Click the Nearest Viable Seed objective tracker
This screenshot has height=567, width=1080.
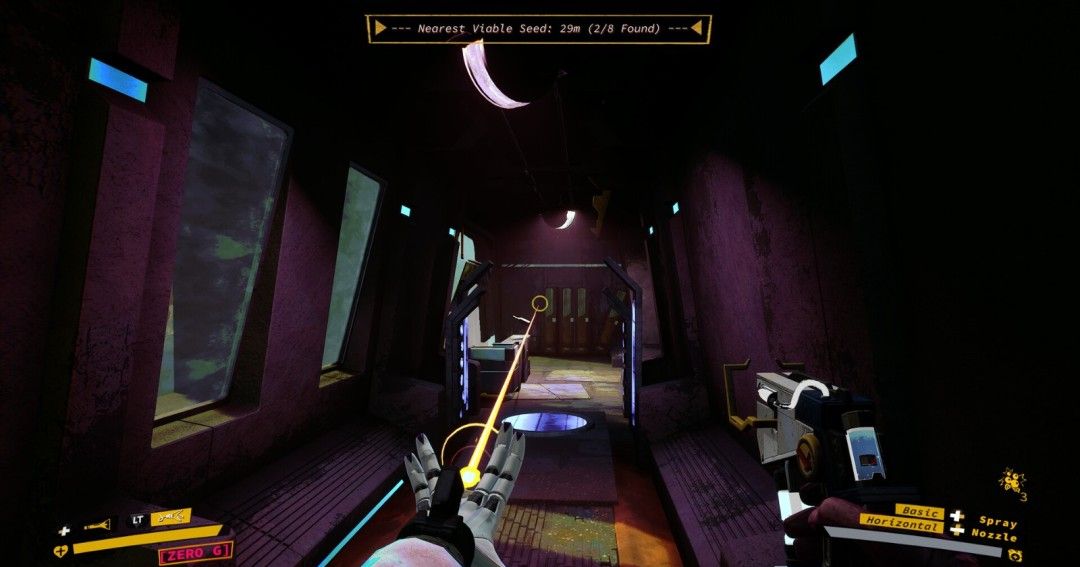point(538,29)
